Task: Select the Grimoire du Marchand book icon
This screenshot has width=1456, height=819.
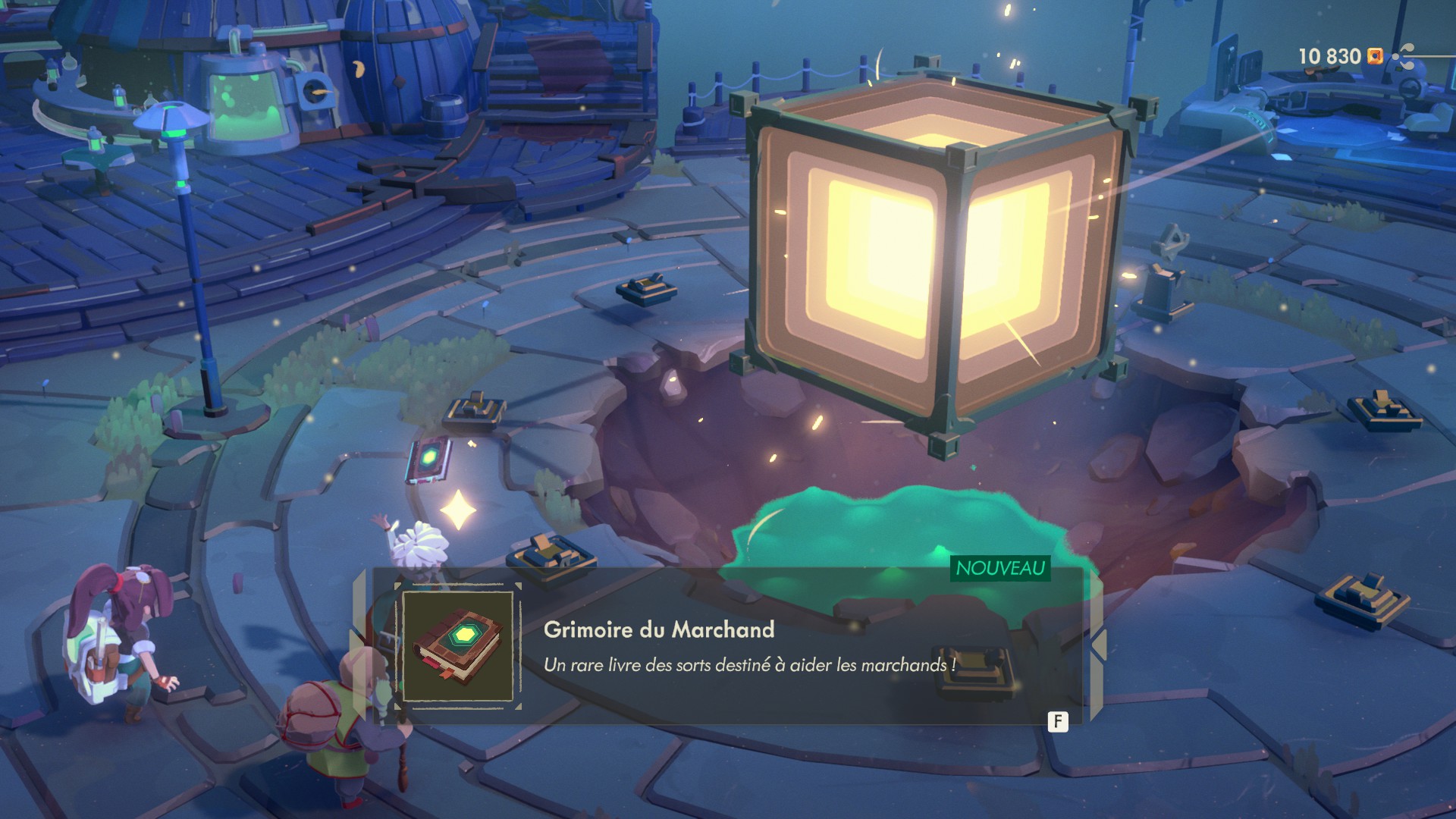Action: (x=457, y=647)
